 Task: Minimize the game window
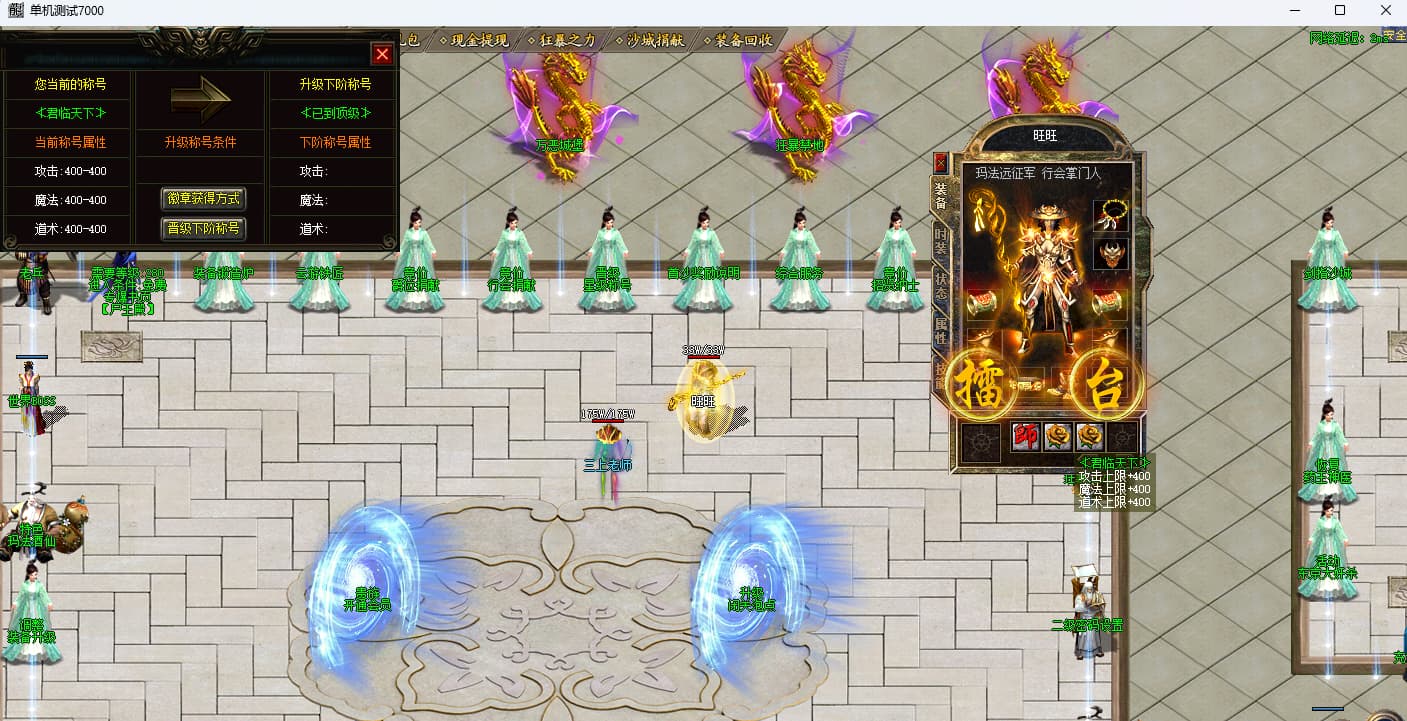point(1295,11)
